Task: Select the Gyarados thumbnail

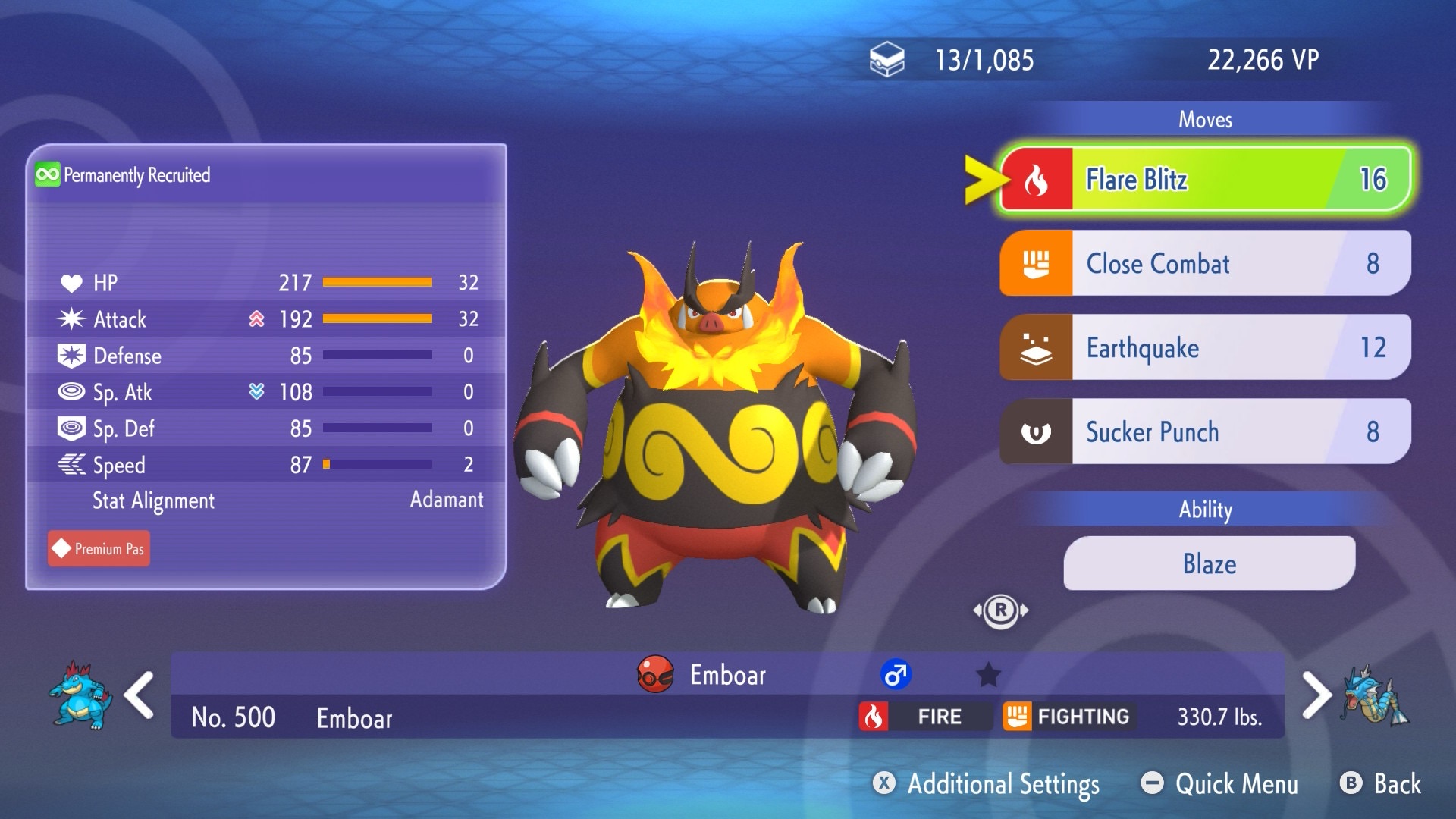Action: click(1374, 696)
